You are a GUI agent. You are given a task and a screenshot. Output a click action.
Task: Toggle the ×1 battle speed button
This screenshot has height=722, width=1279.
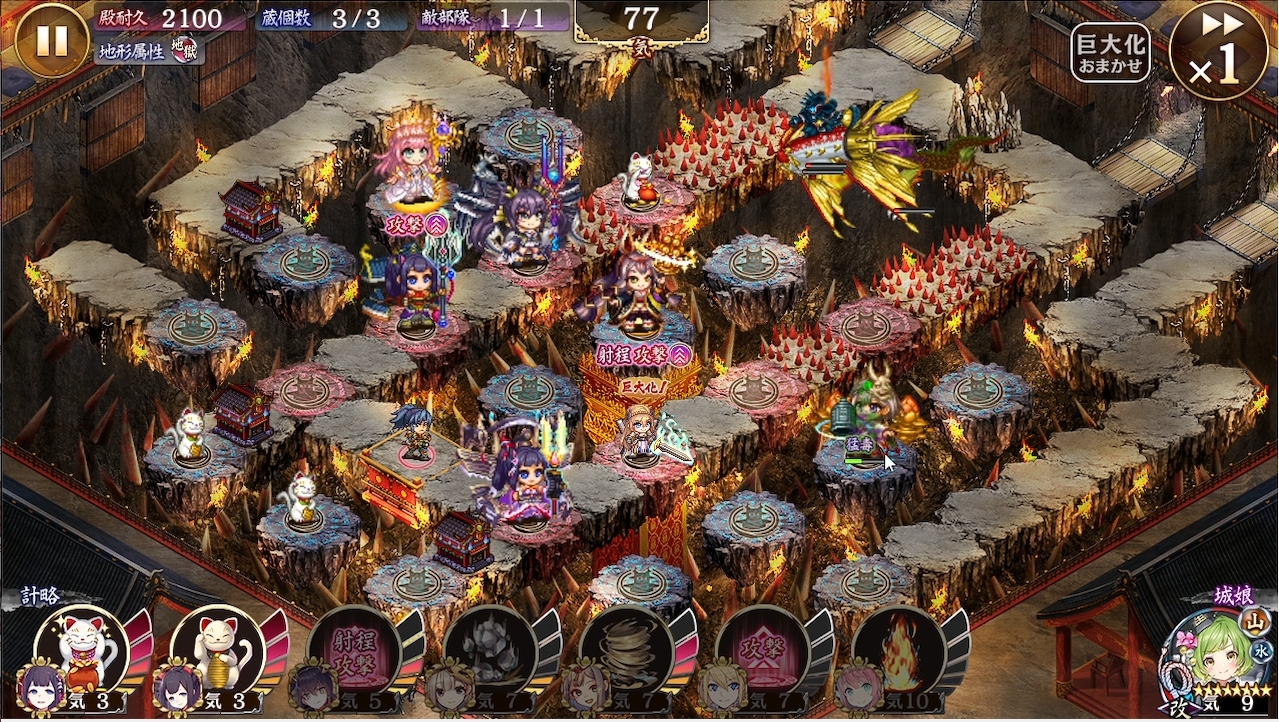click(x=1218, y=50)
